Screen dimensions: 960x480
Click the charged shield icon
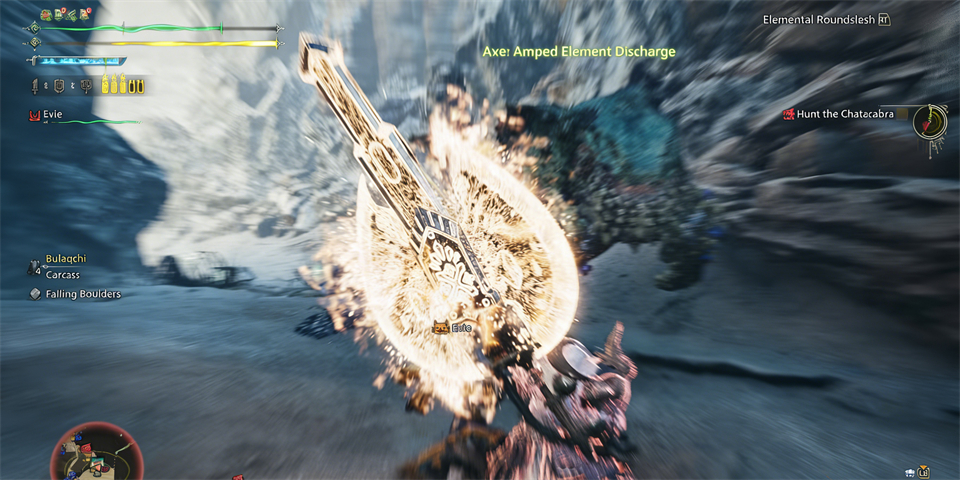pyautogui.click(x=59, y=86)
